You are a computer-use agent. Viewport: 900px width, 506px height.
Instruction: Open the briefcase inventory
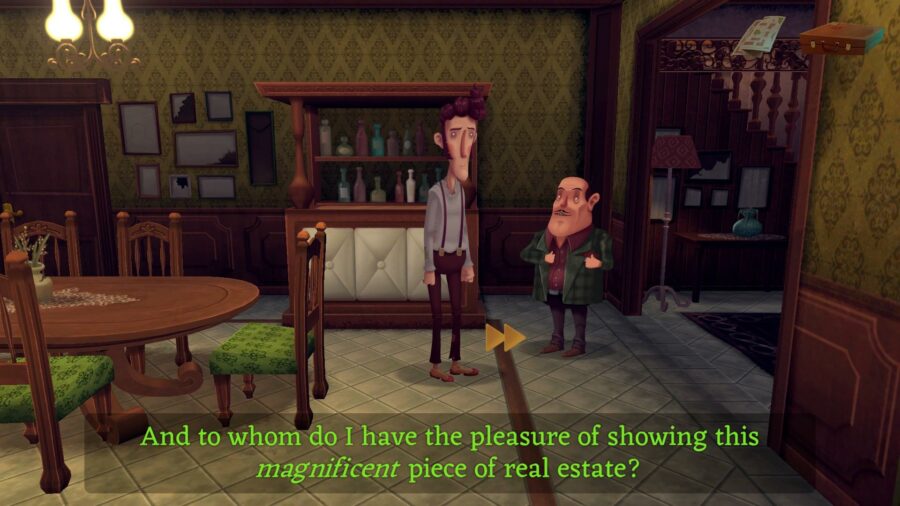(x=840, y=38)
